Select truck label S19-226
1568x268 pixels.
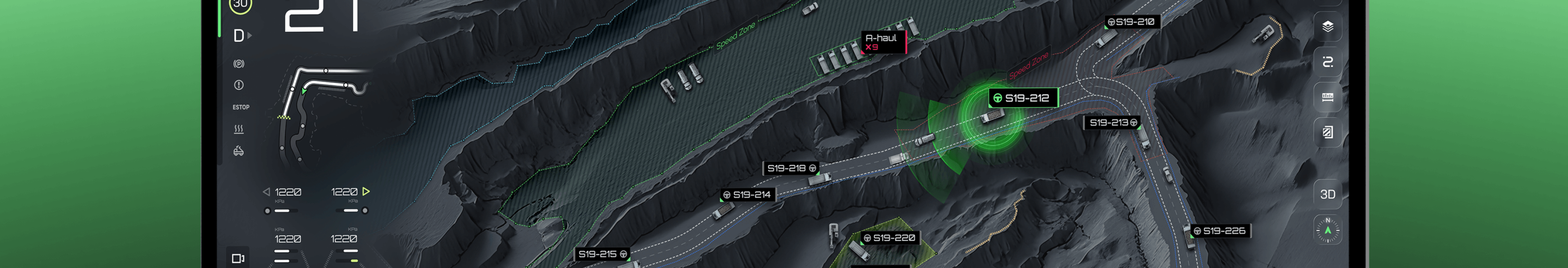point(1219,231)
